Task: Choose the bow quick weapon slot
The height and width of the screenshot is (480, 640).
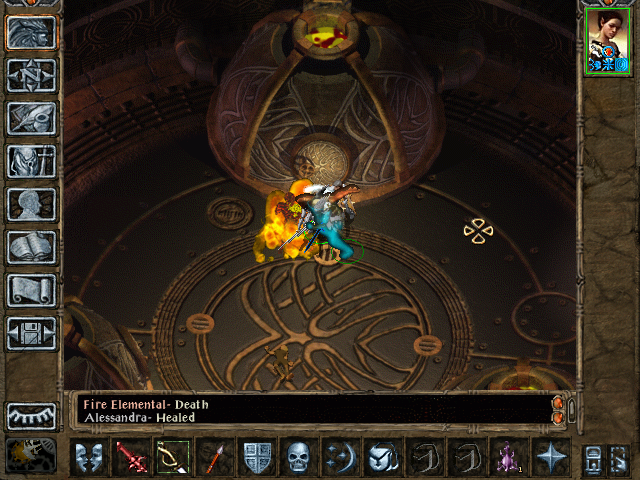Action: [171, 457]
